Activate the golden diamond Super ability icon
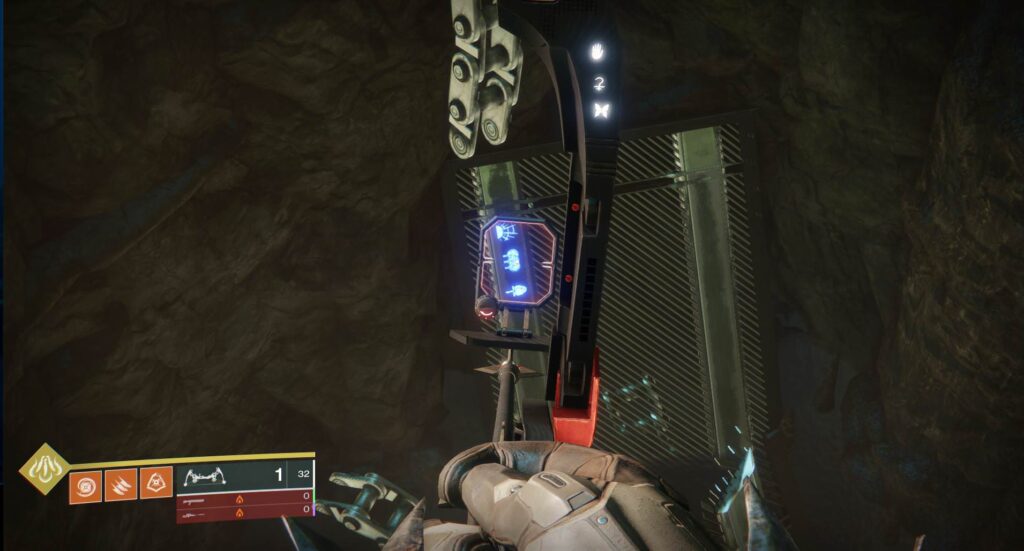The width and height of the screenshot is (1024, 551). point(44,468)
